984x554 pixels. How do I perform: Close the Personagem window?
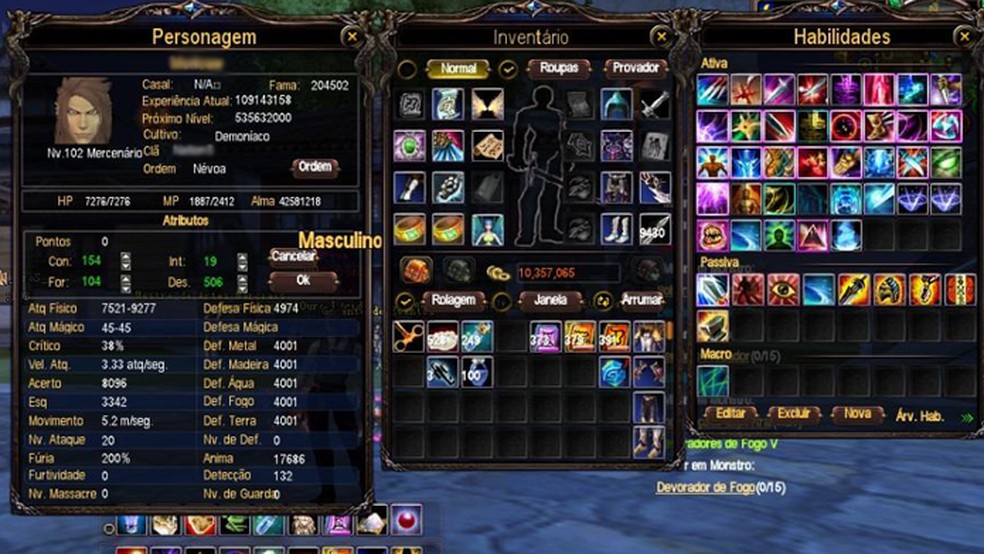351,37
